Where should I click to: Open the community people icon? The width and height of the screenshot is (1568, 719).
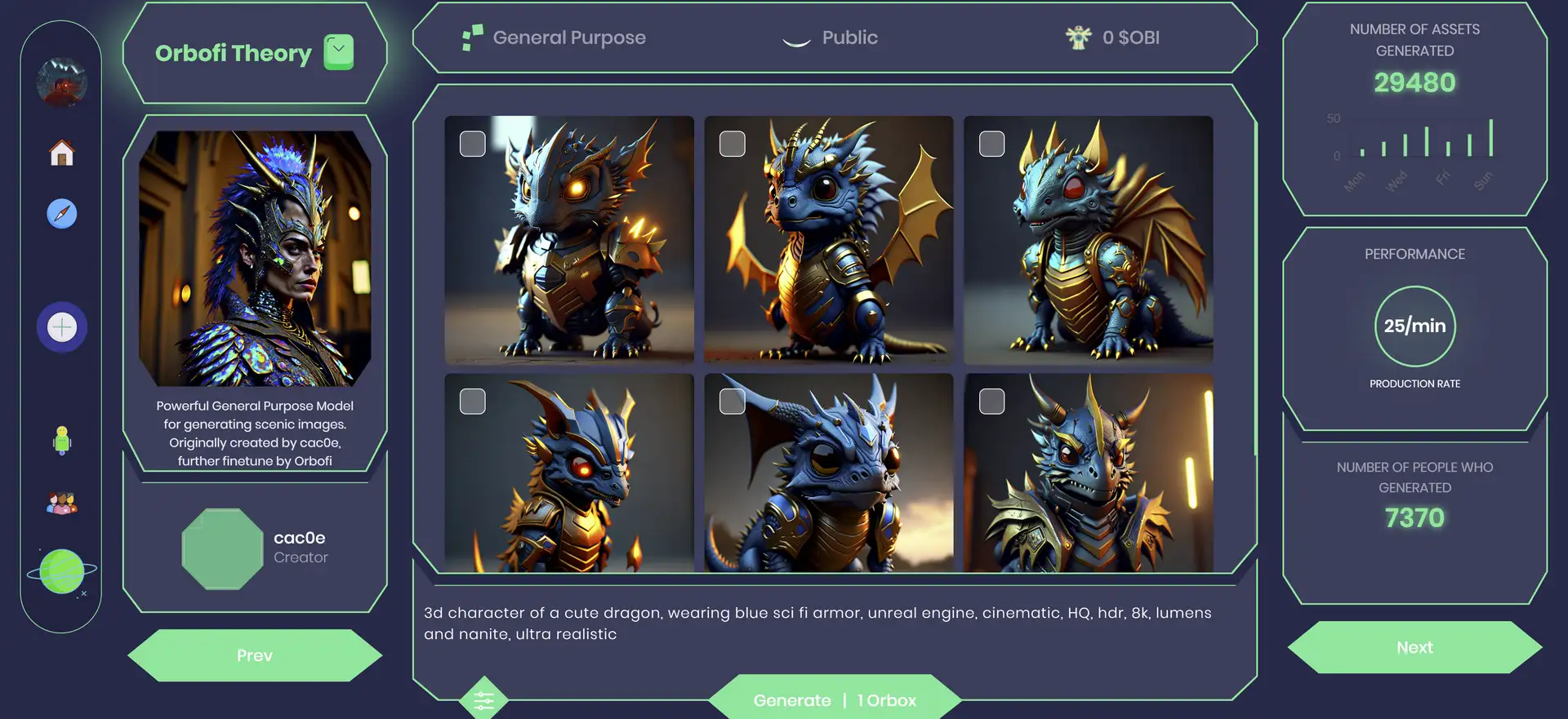(62, 504)
